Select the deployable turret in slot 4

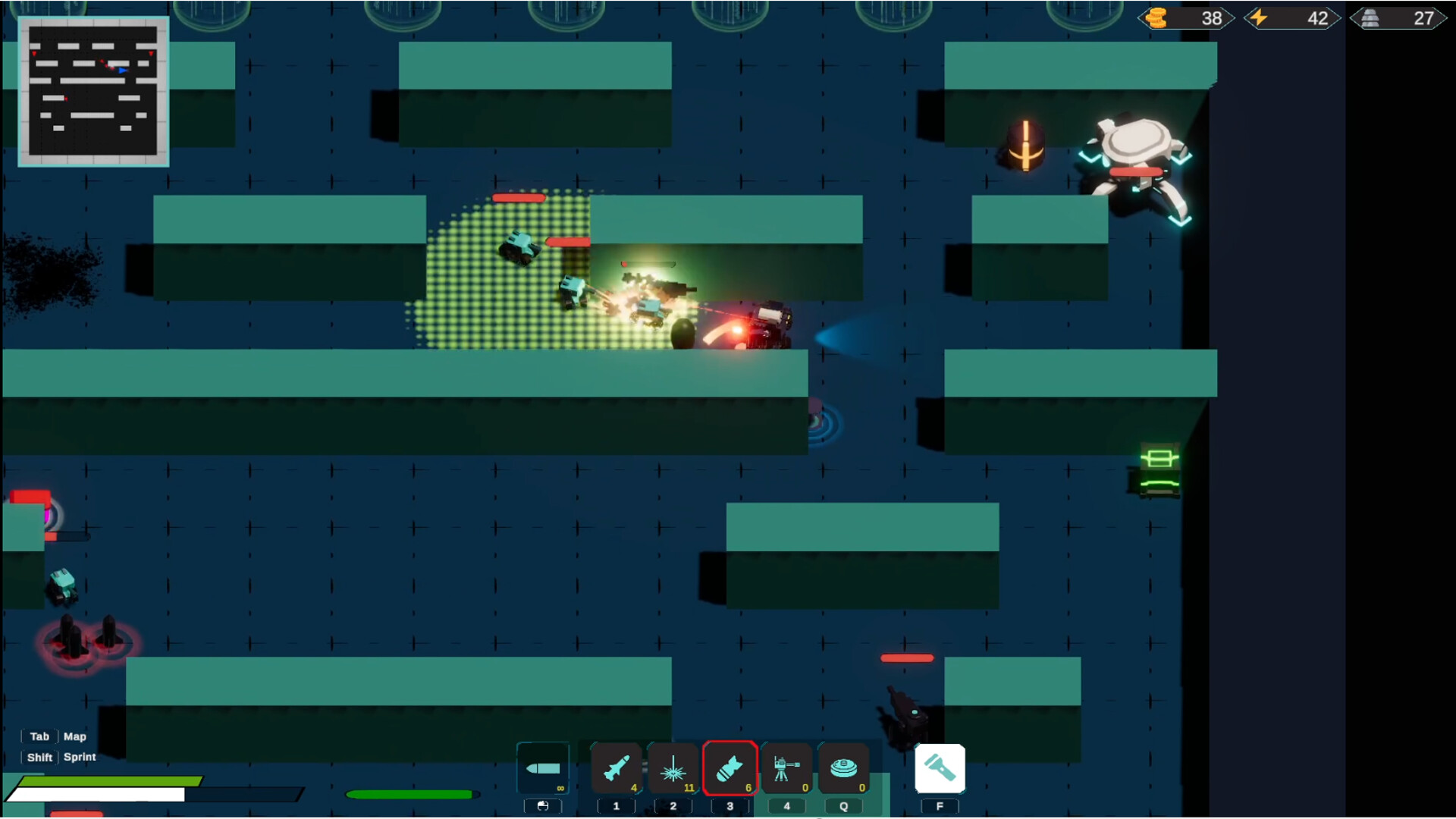pos(786,769)
